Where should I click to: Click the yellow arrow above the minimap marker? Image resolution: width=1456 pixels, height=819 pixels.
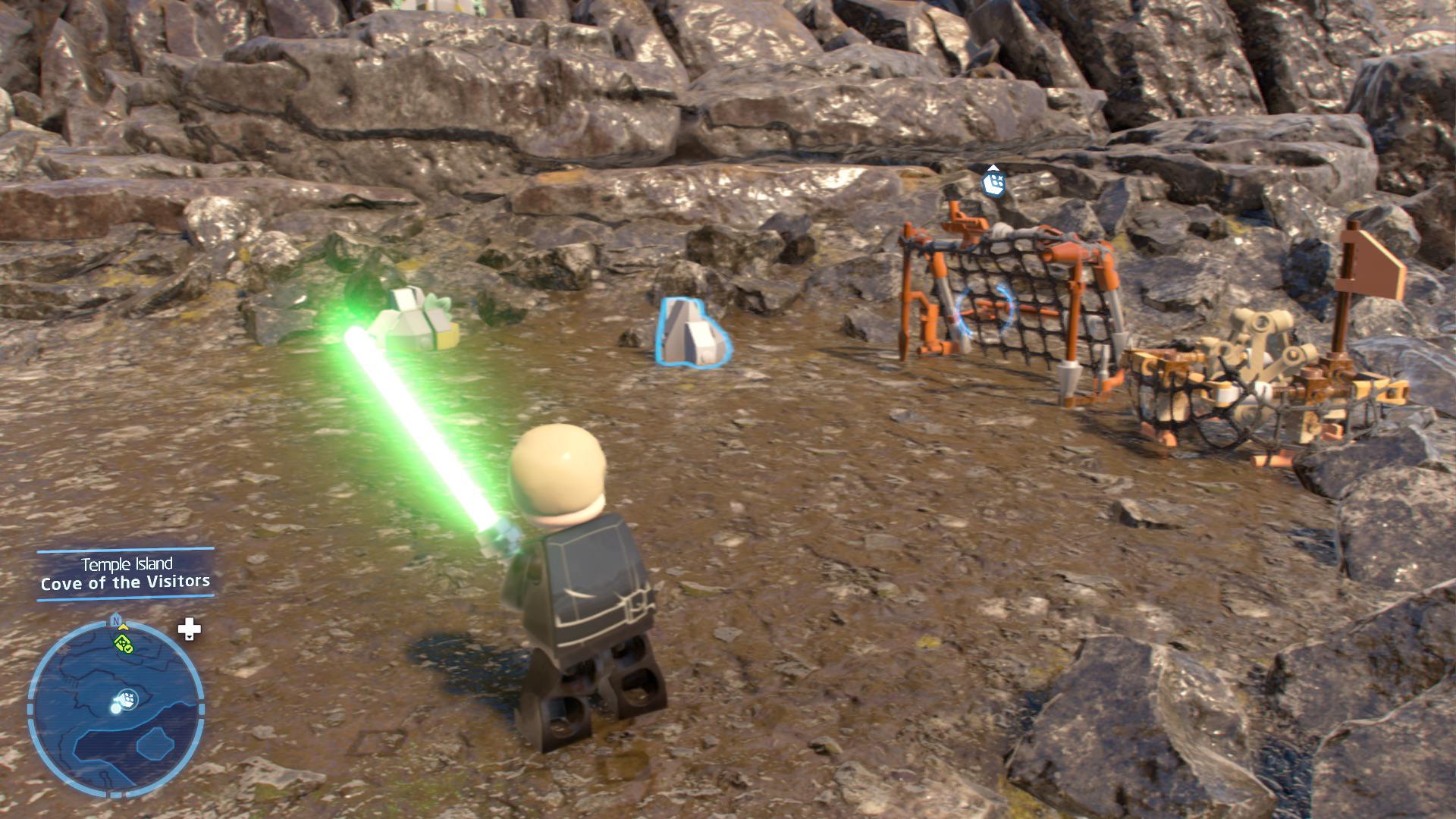tap(122, 628)
